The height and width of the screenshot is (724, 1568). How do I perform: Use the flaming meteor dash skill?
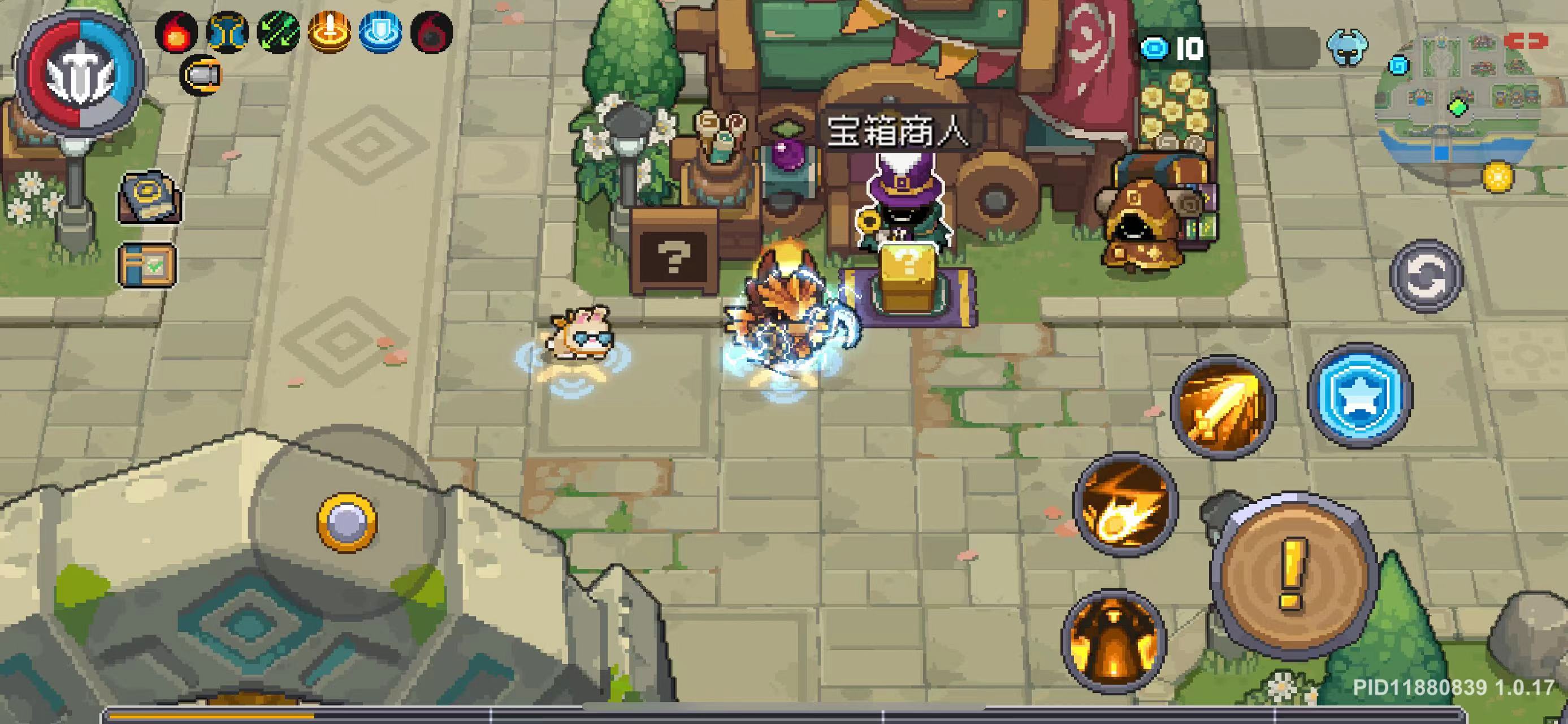pyautogui.click(x=1125, y=503)
